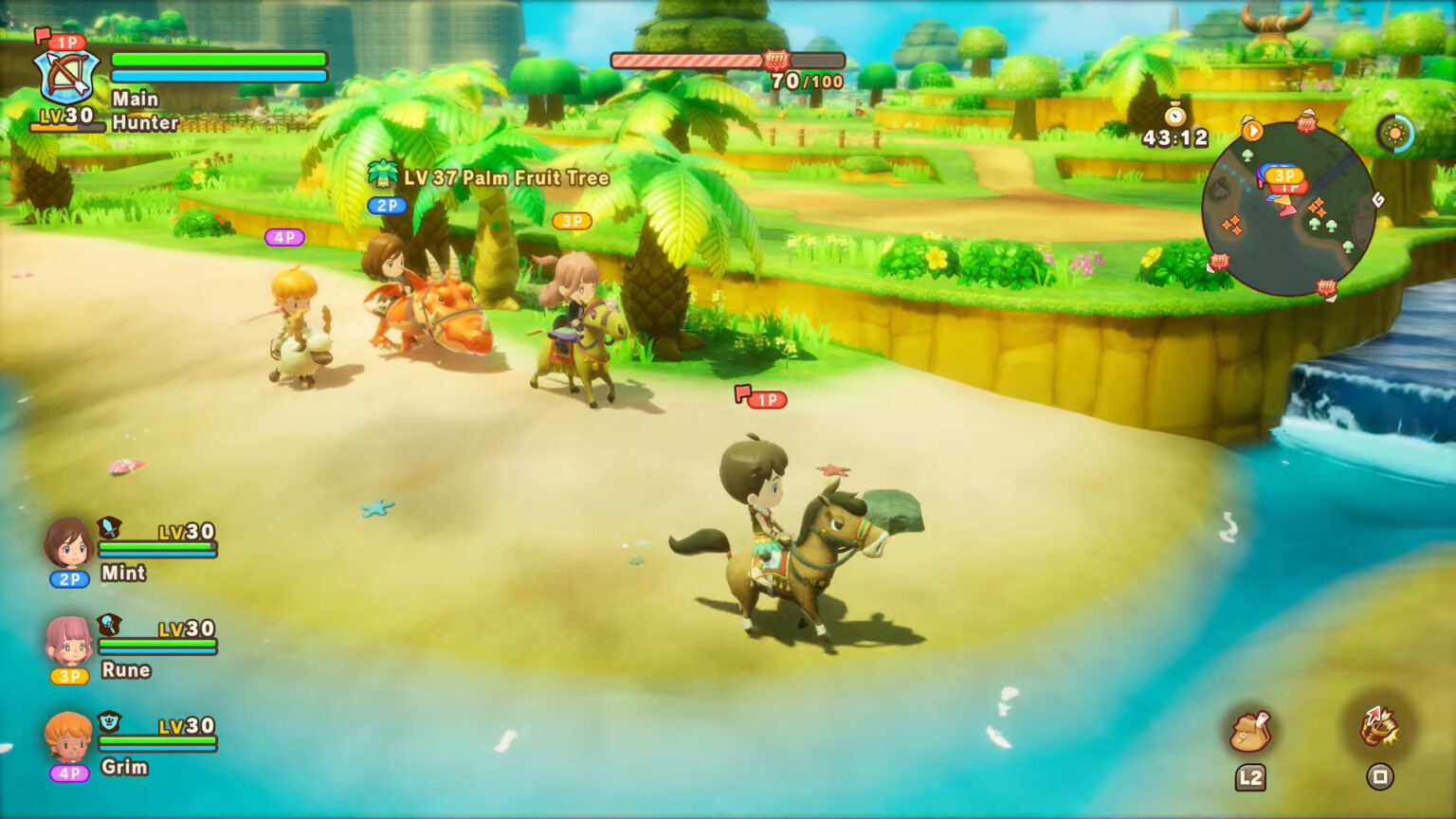This screenshot has height=819, width=1456.
Task: Toggle the 2P tag over the dragon rider
Action: (x=387, y=205)
